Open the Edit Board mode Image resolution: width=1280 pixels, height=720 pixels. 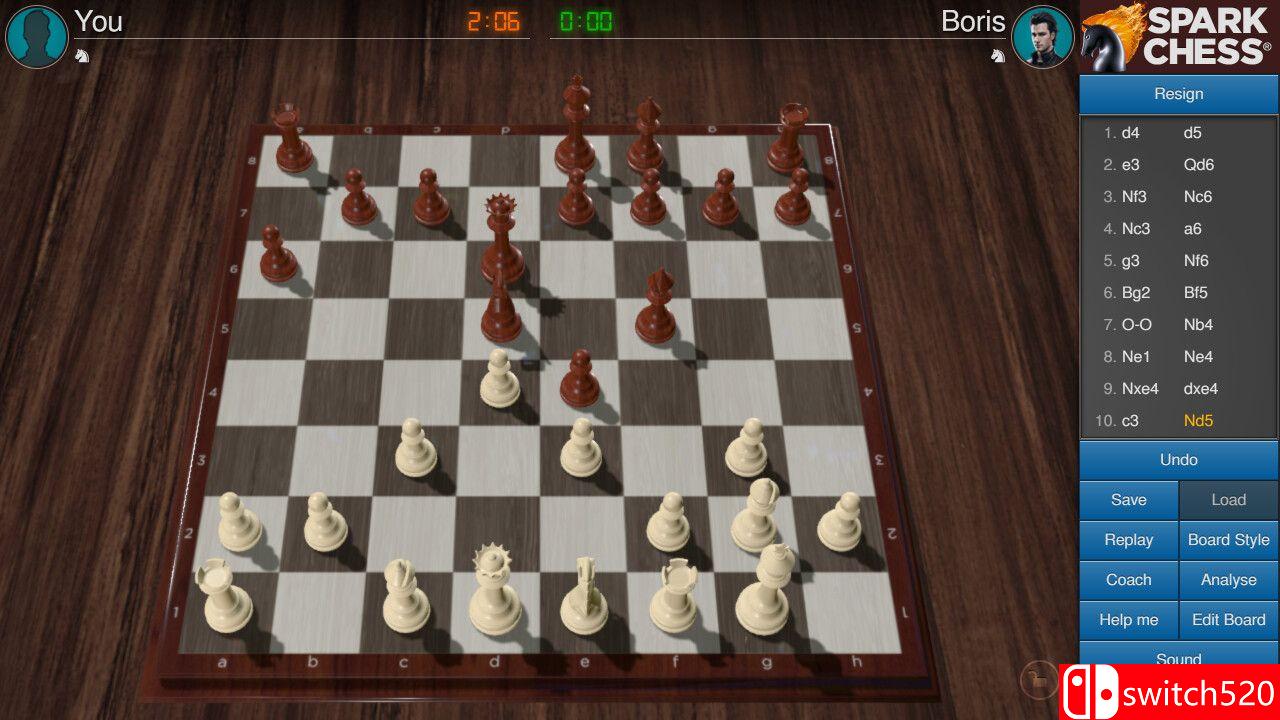(x=1228, y=620)
